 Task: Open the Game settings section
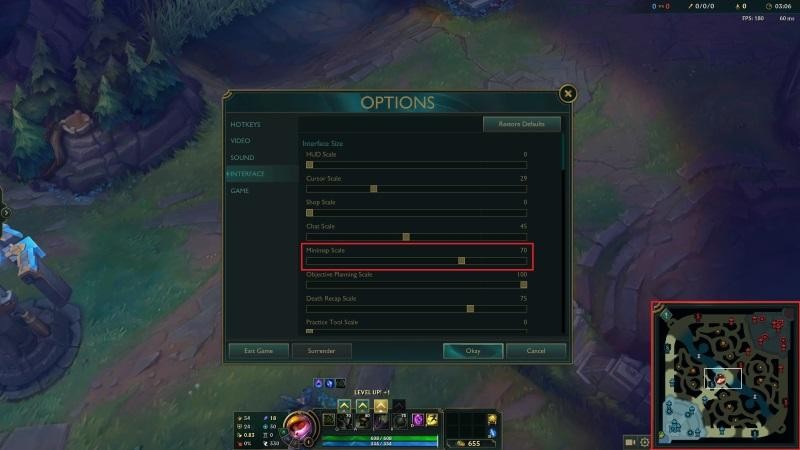[240, 190]
